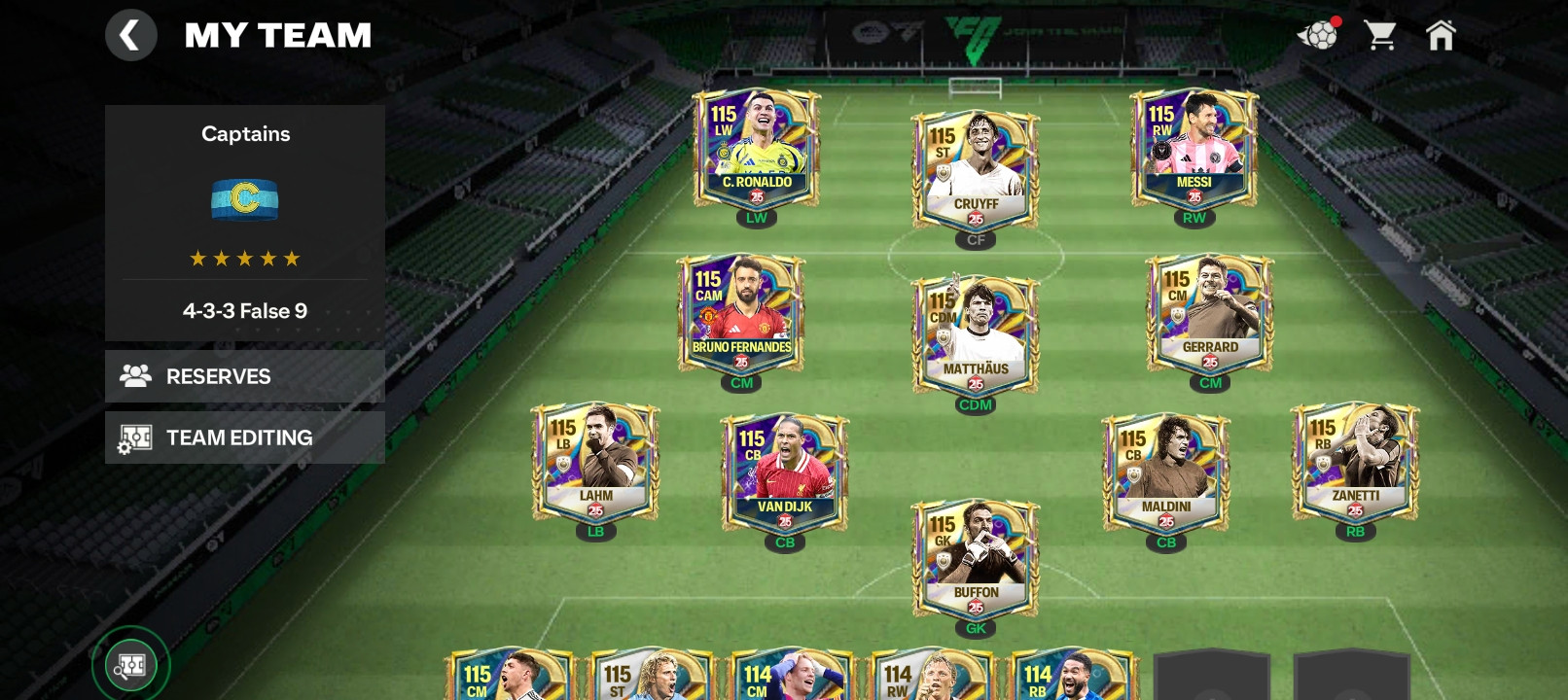Open the football notifications icon
Image resolution: width=1568 pixels, height=700 pixels.
click(x=1318, y=36)
